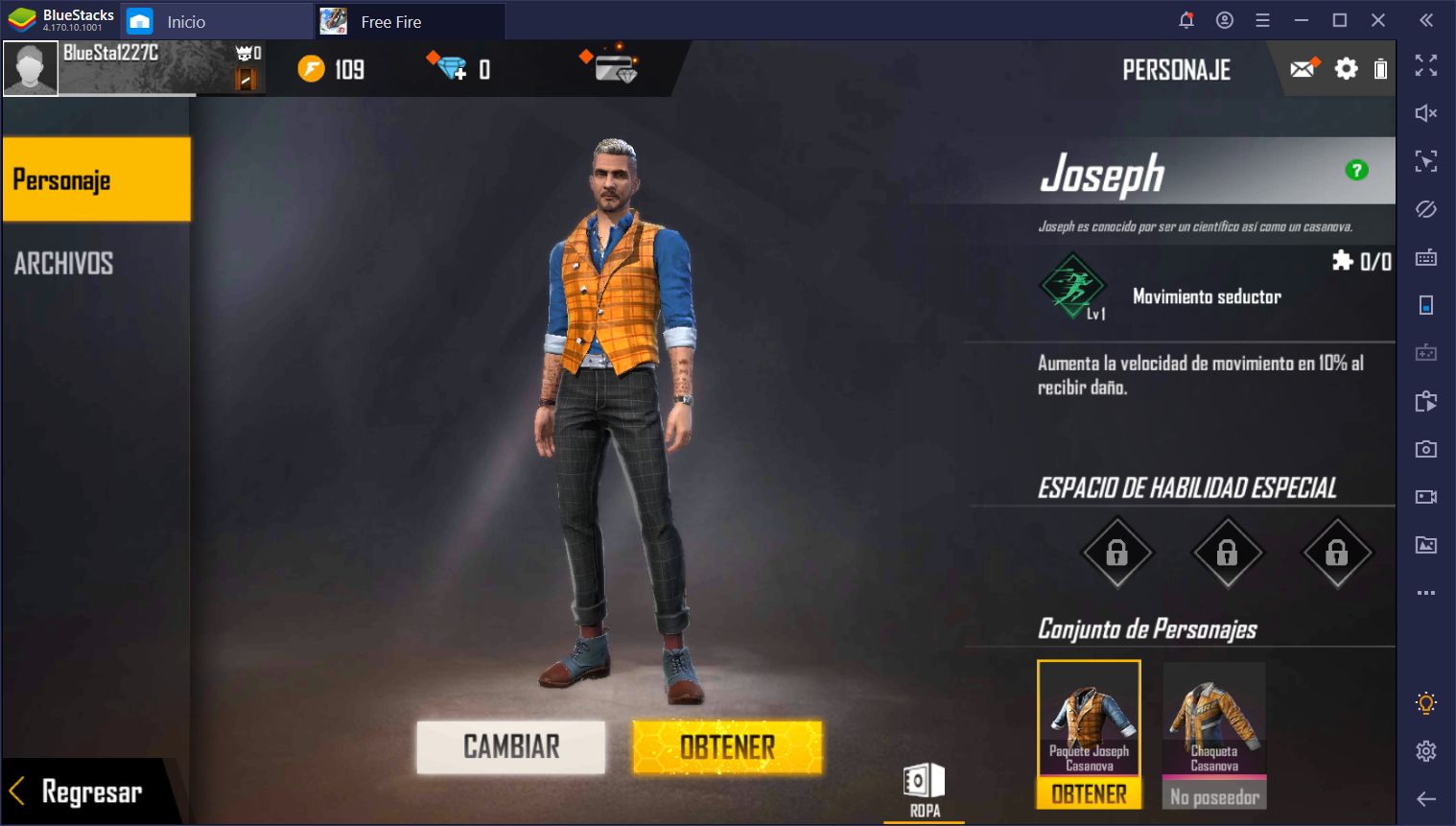
Task: Select the Paquete Joseph Casanova outfit
Action: (1089, 718)
